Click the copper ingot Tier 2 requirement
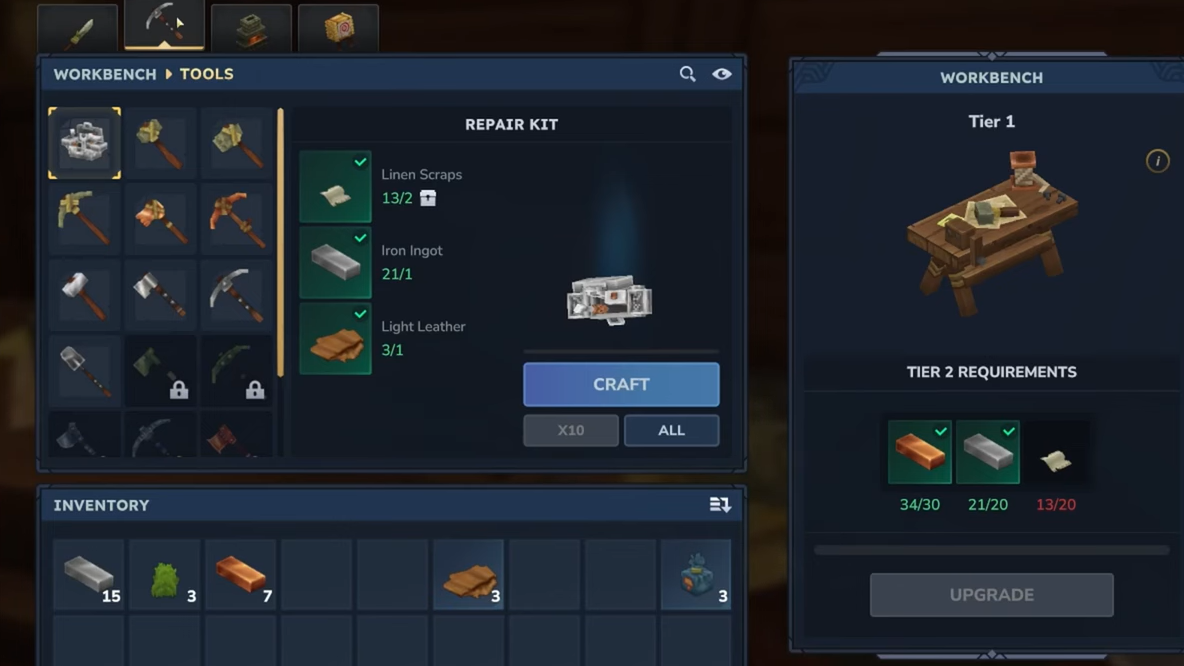The image size is (1184, 666). click(x=919, y=452)
